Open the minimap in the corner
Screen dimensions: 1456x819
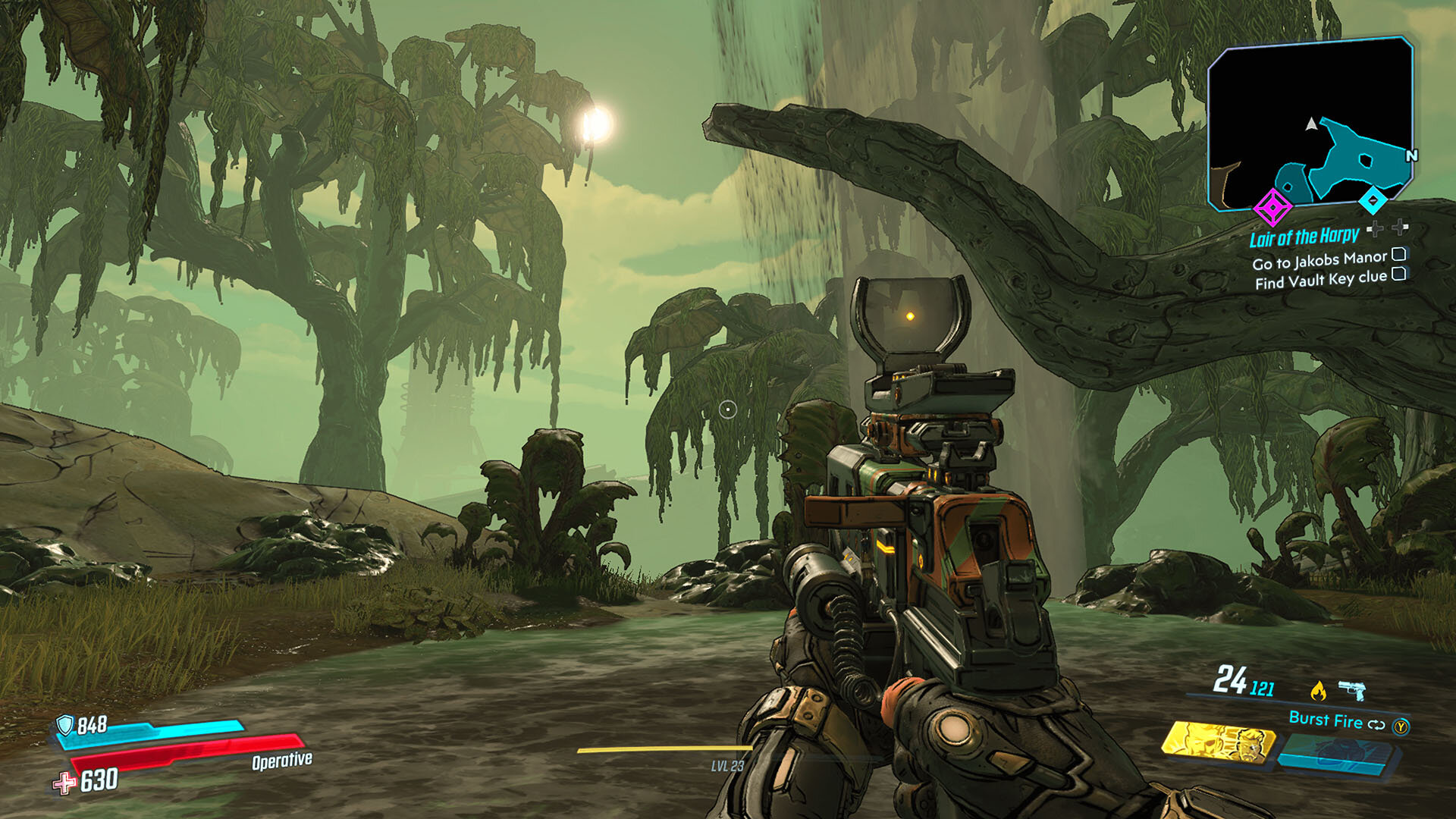click(1310, 121)
